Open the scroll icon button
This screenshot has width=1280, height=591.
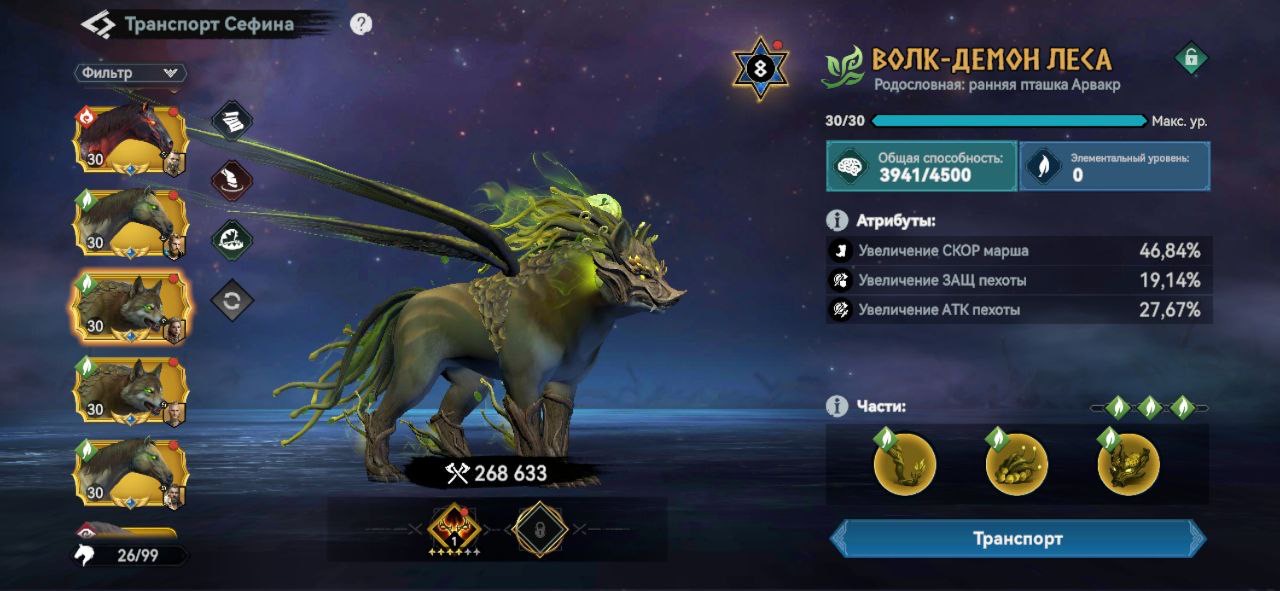[232, 121]
